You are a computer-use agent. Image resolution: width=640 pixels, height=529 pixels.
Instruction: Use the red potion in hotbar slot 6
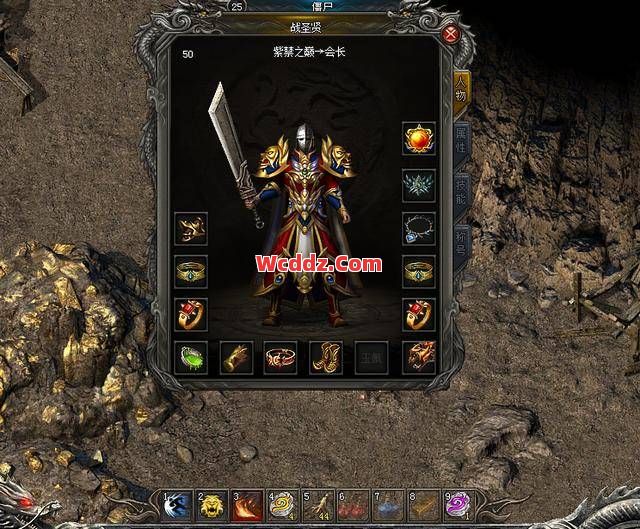click(352, 507)
